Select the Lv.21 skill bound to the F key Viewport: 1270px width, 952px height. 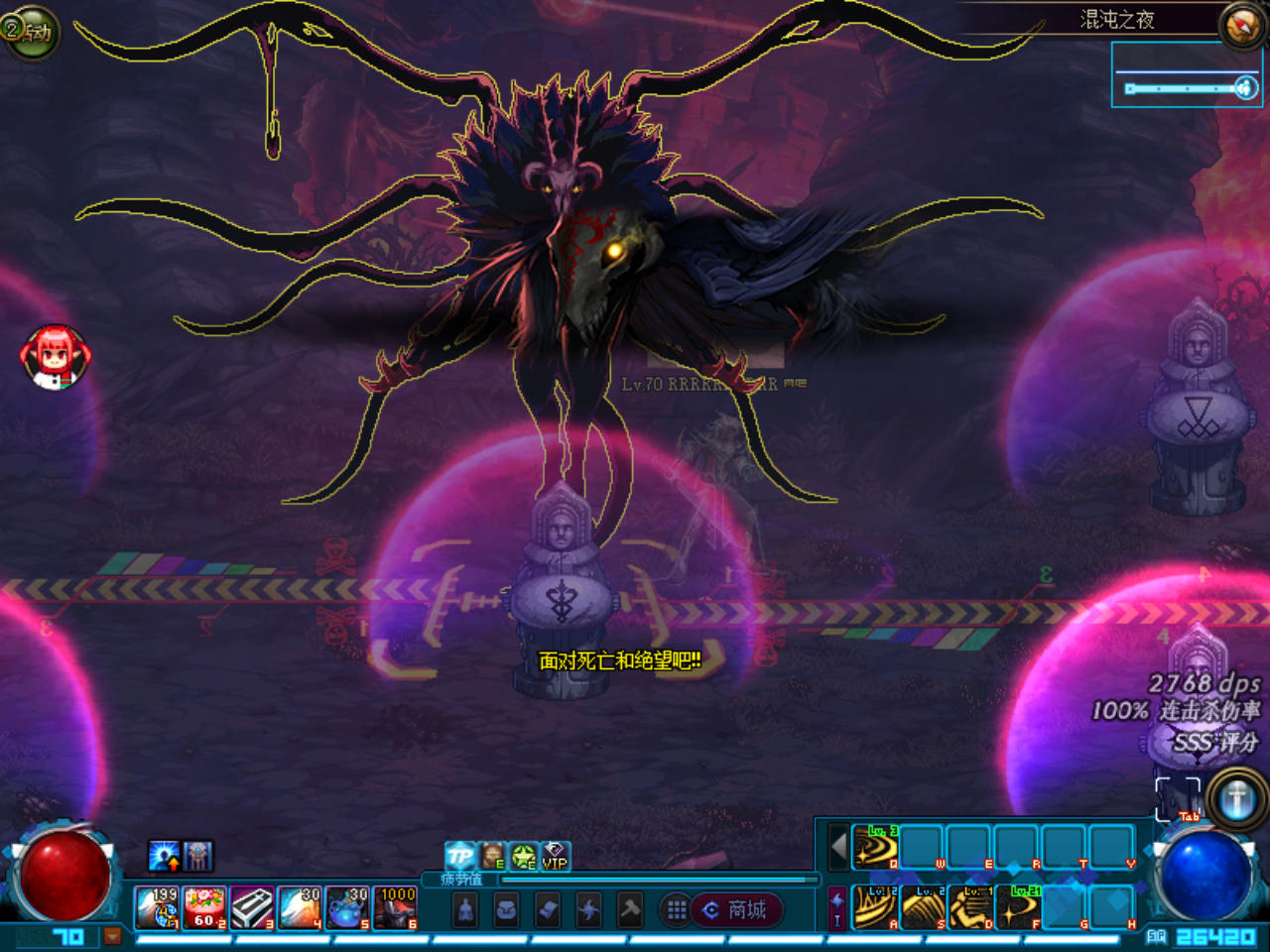[x=1018, y=907]
